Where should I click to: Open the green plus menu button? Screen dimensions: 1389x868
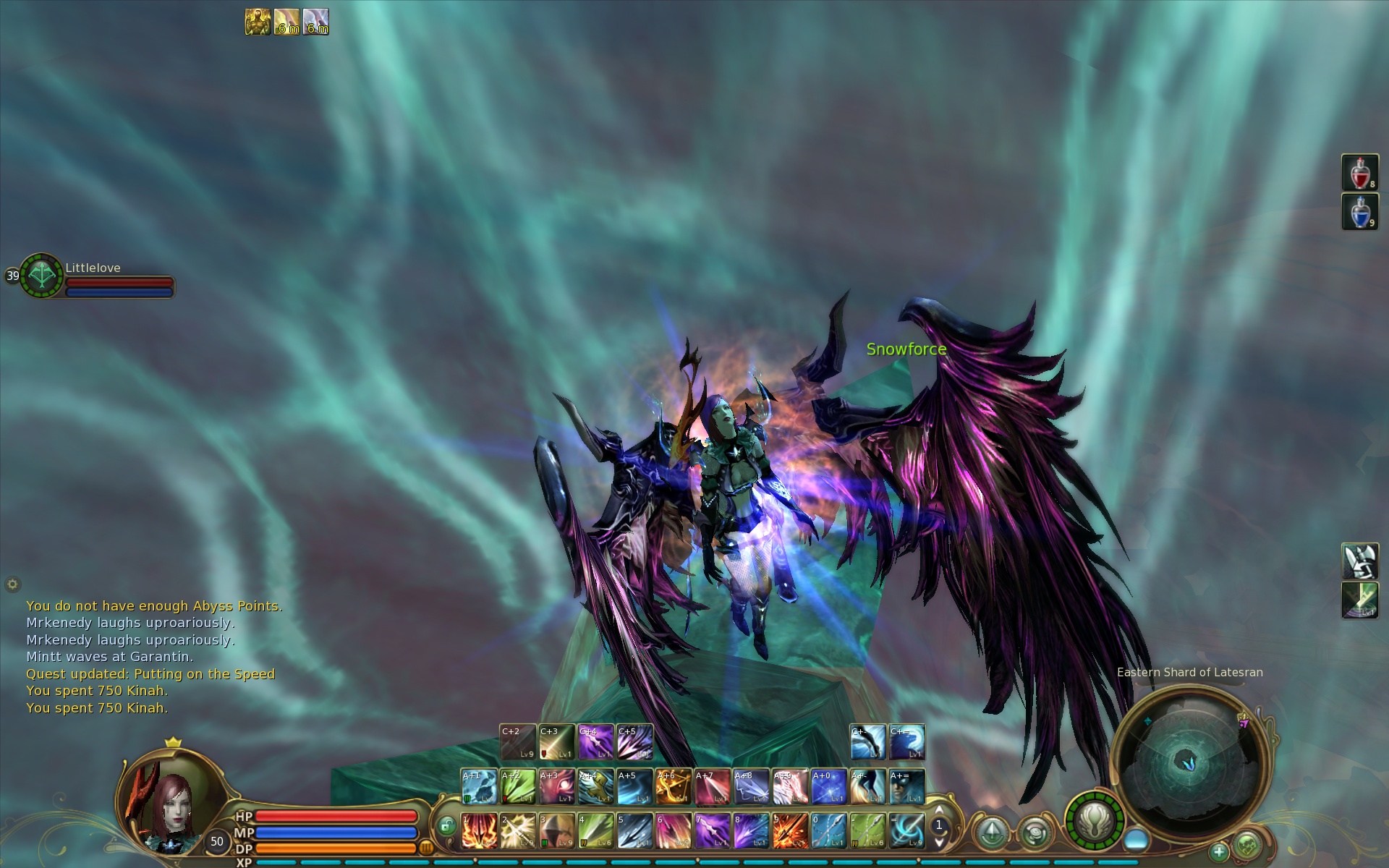(x=1219, y=851)
